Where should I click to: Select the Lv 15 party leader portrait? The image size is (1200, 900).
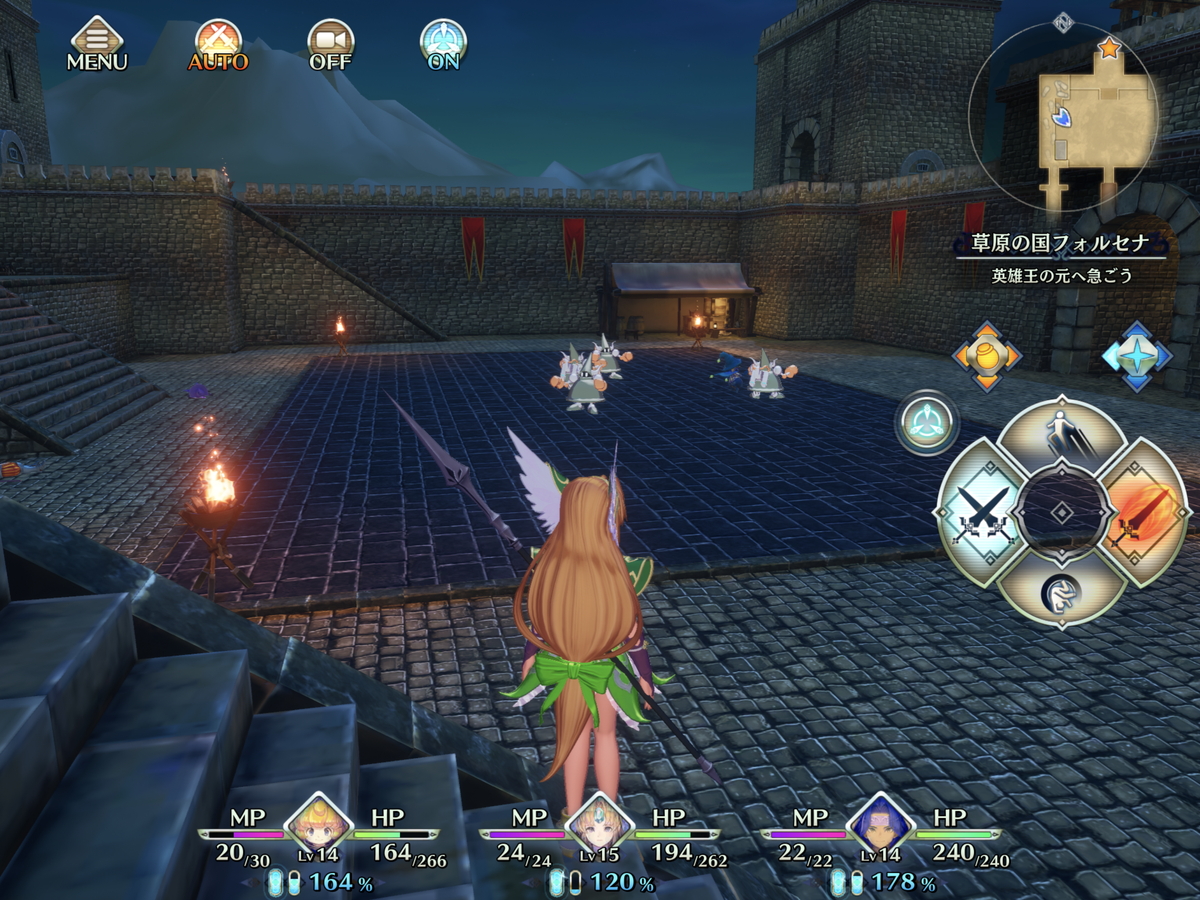click(x=600, y=826)
